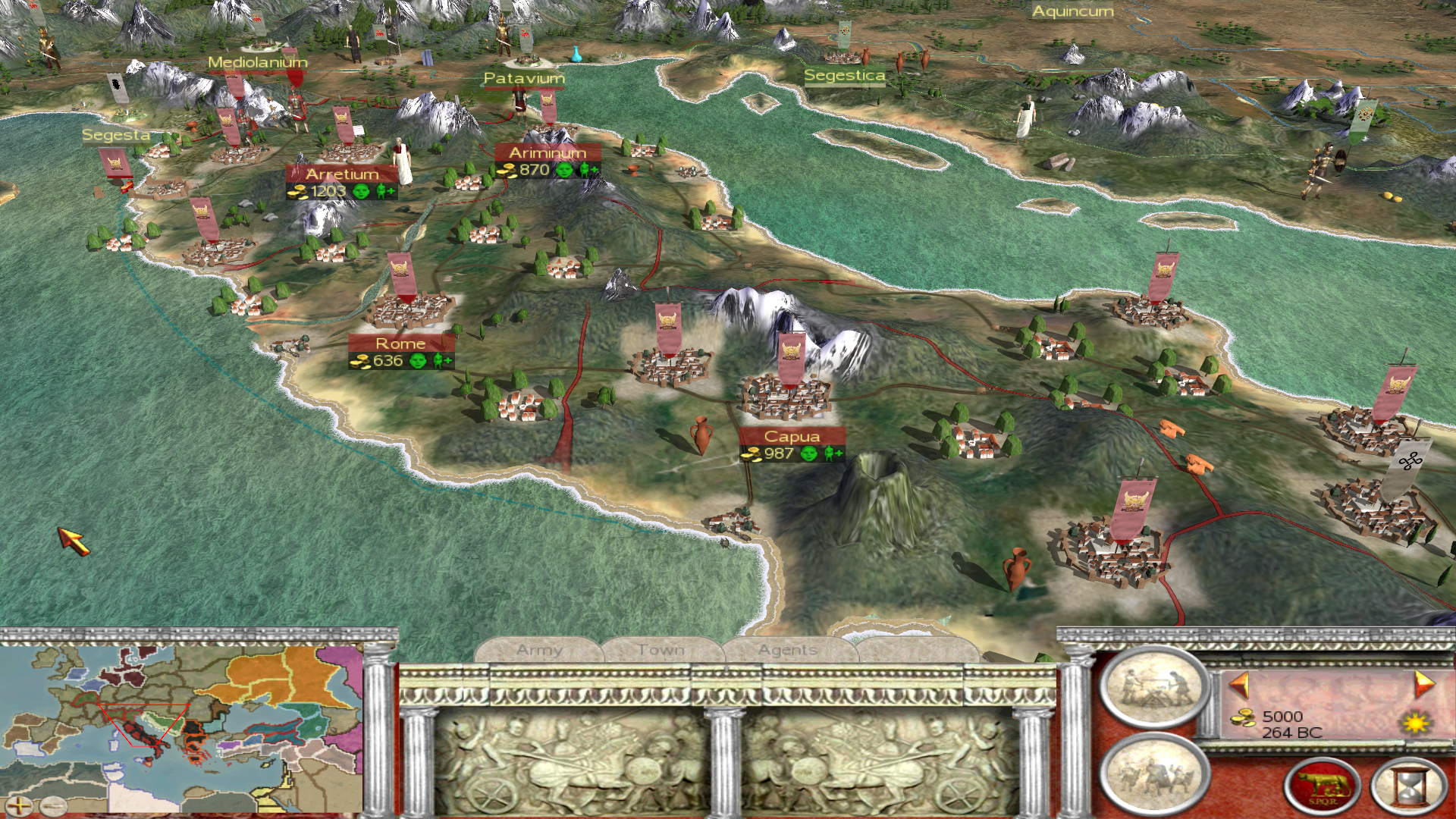Show the Agents tab

click(788, 651)
